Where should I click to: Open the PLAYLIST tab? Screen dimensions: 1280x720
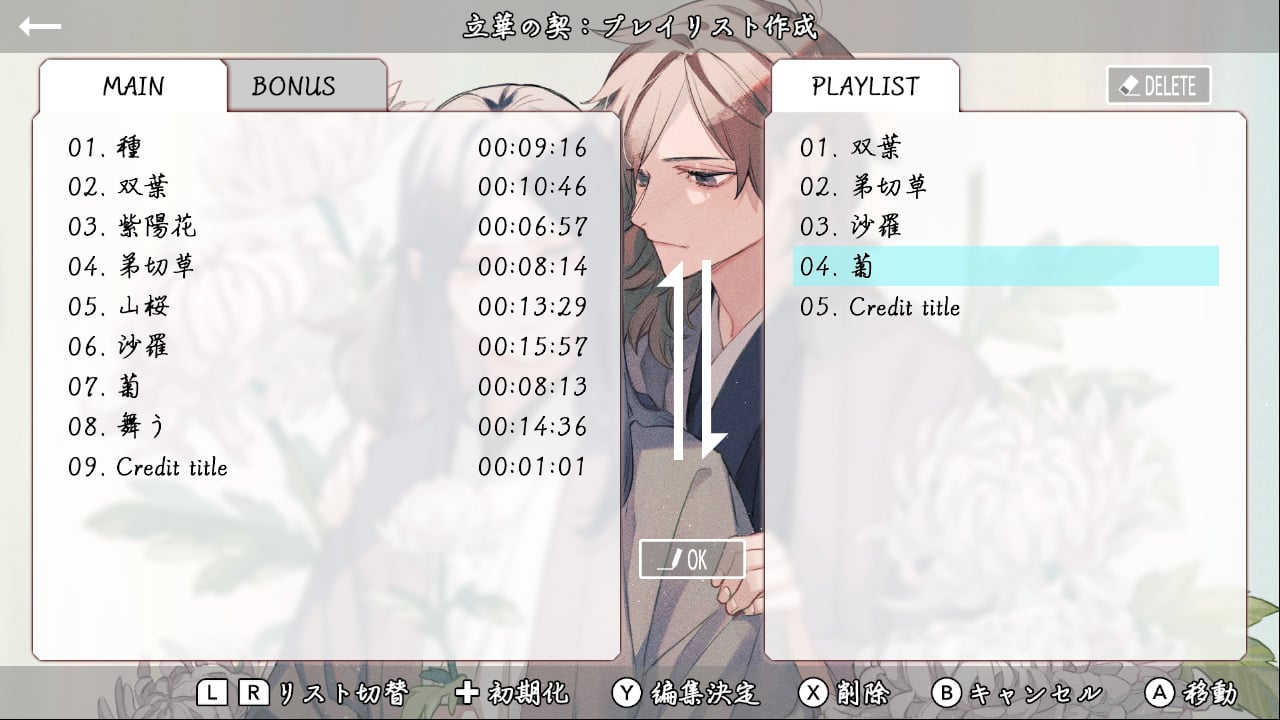(x=865, y=86)
